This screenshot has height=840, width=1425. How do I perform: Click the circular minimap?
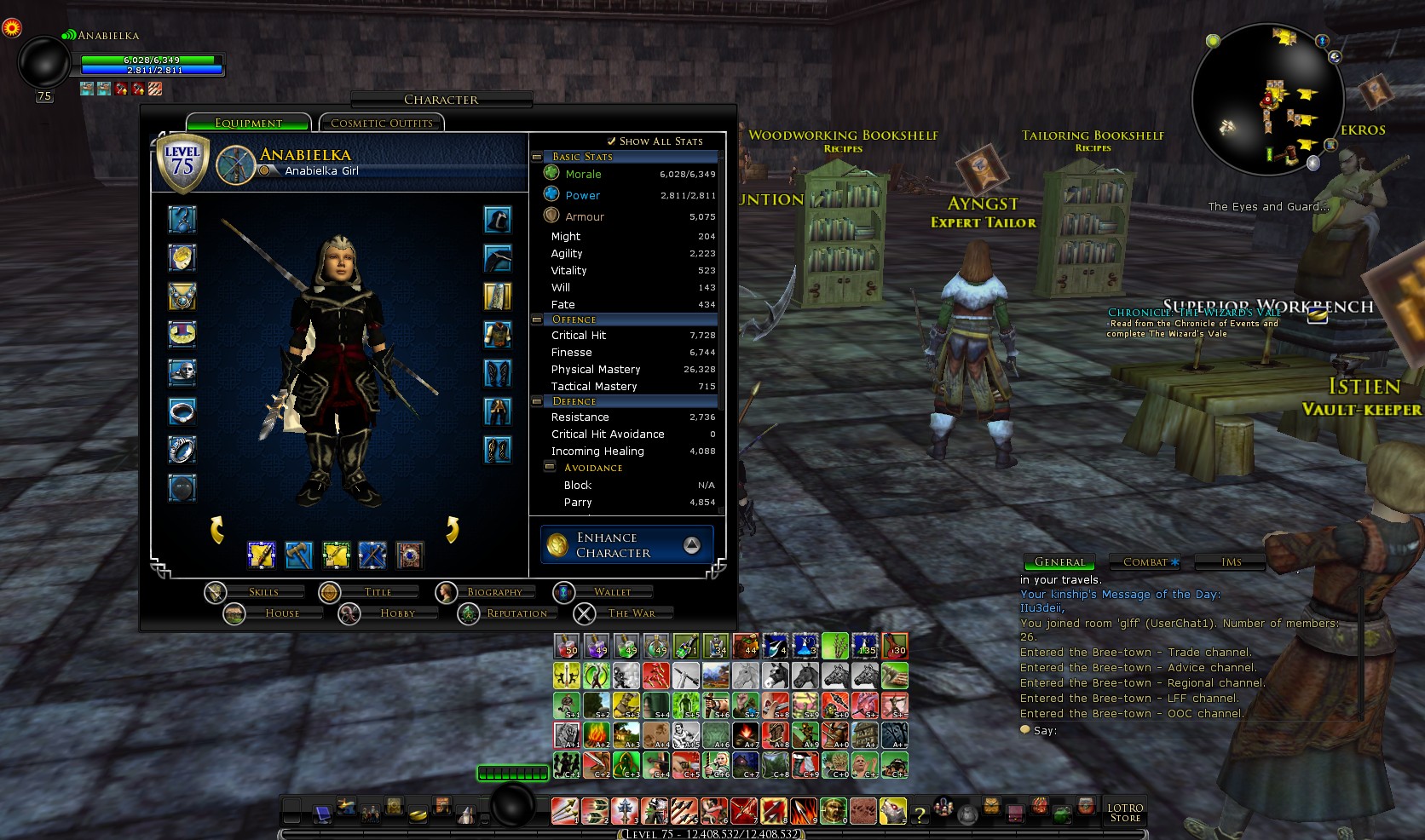1266,100
